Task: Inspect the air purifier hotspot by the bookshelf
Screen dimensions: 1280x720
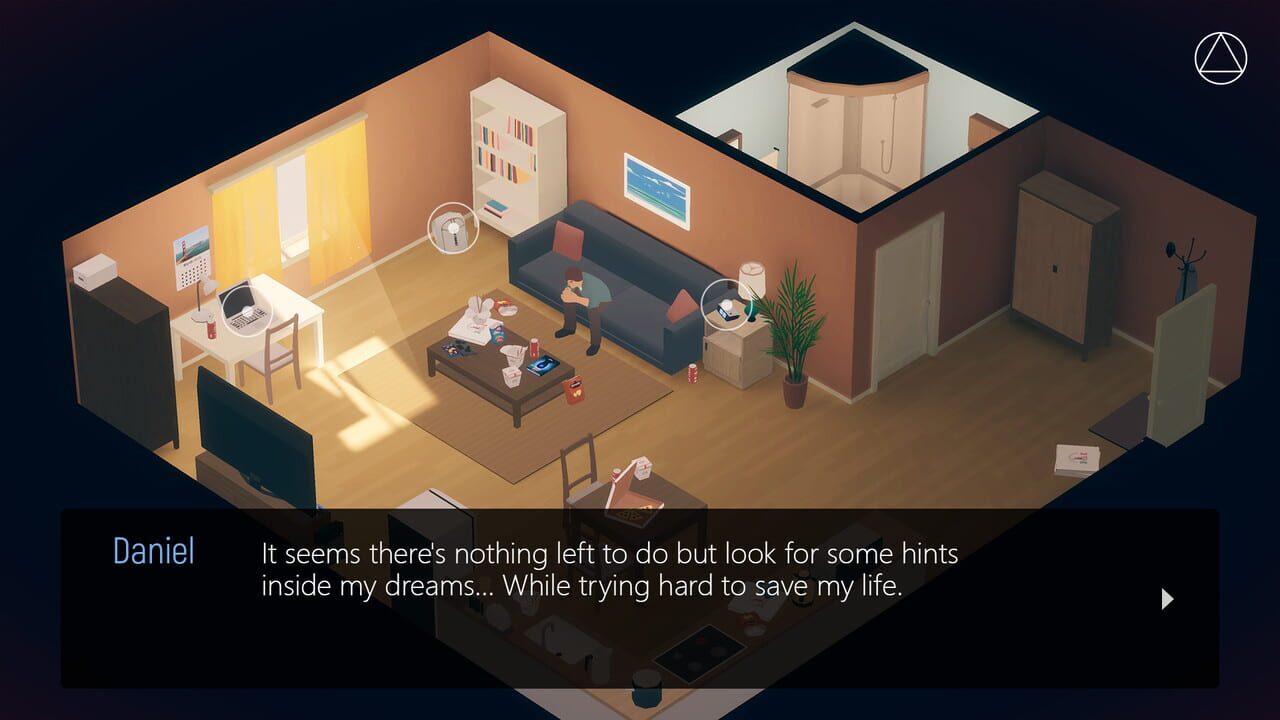Action: click(452, 228)
